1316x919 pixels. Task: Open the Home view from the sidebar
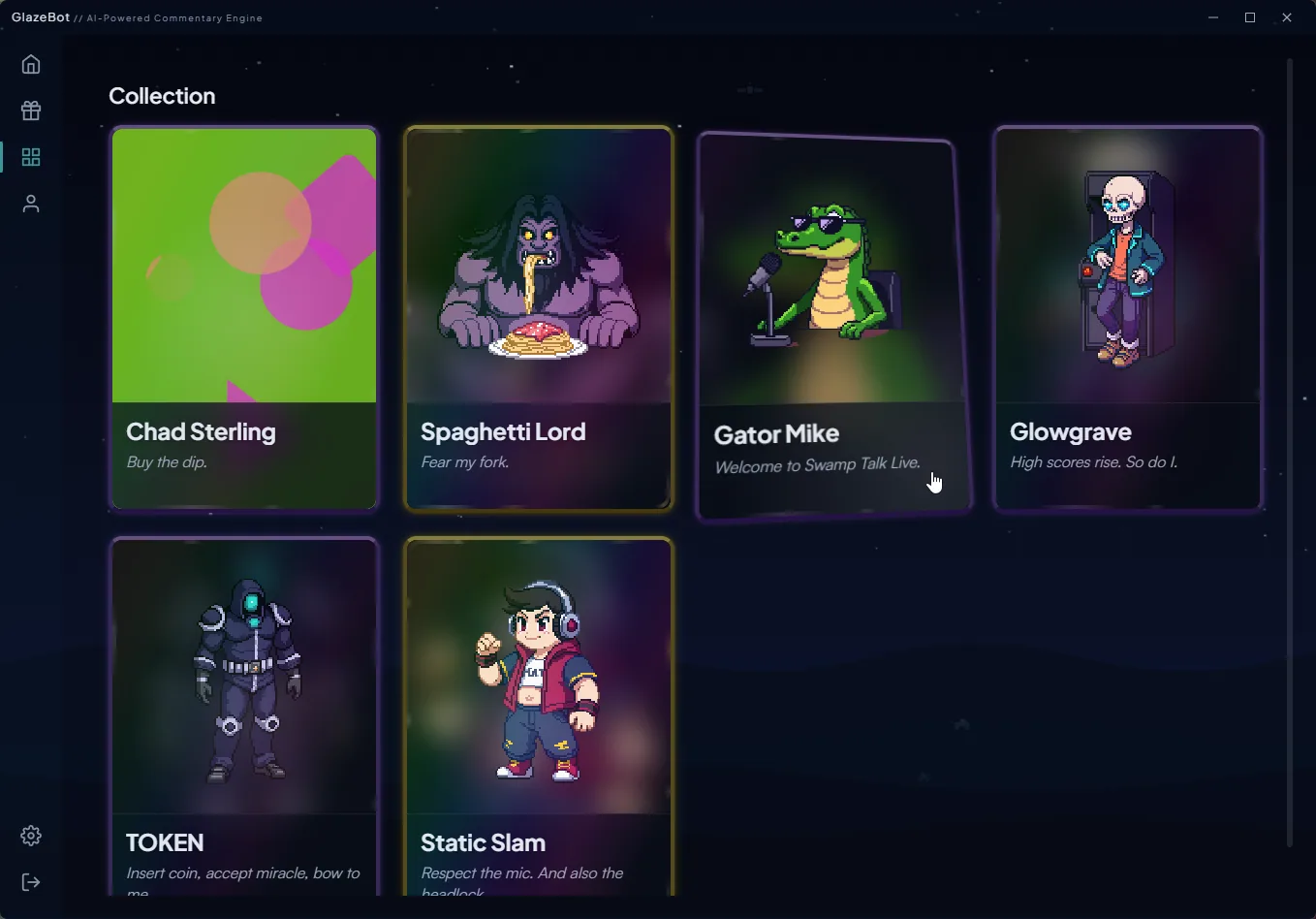coord(30,63)
